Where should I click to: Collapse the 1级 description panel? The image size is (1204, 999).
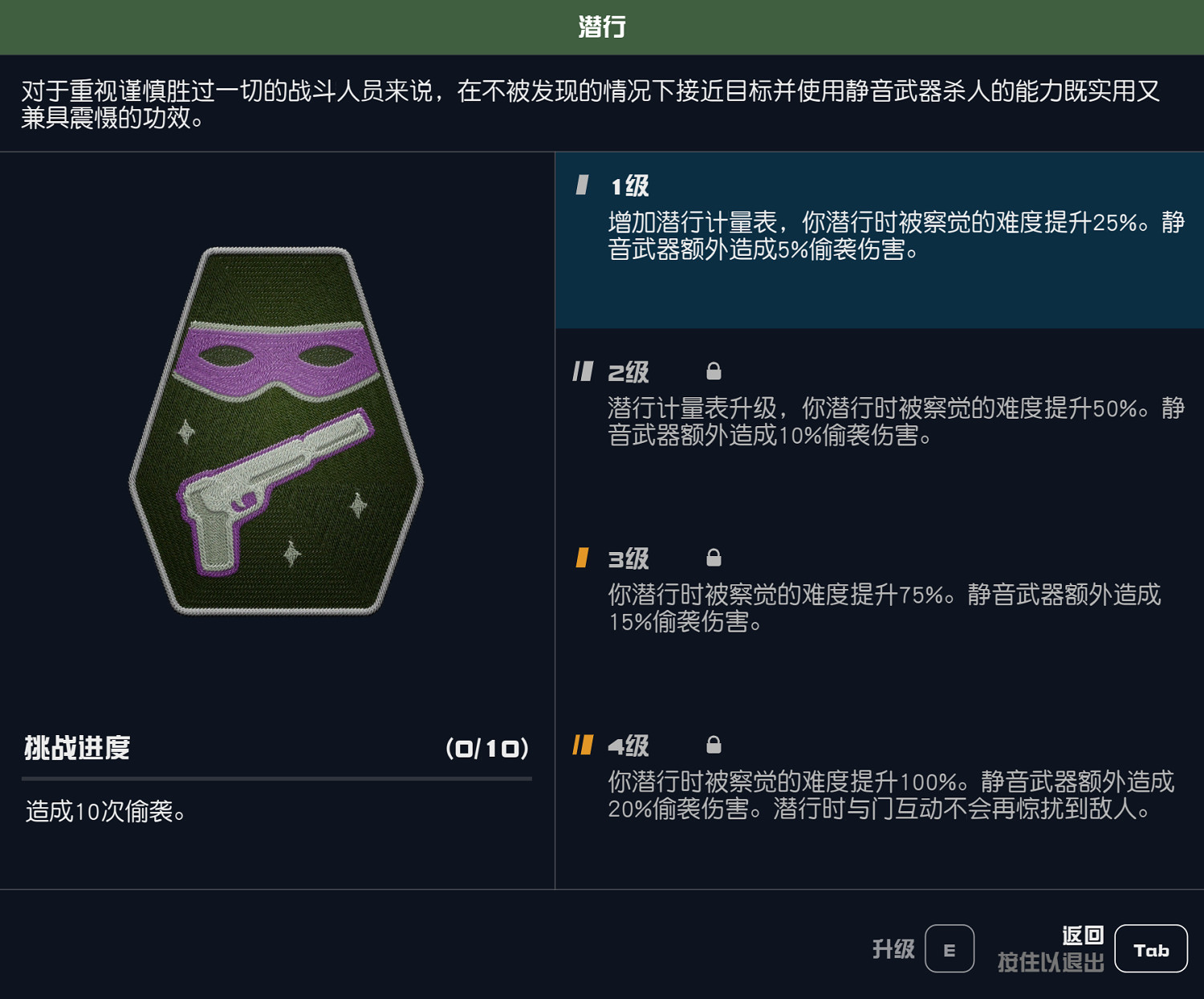(875, 237)
